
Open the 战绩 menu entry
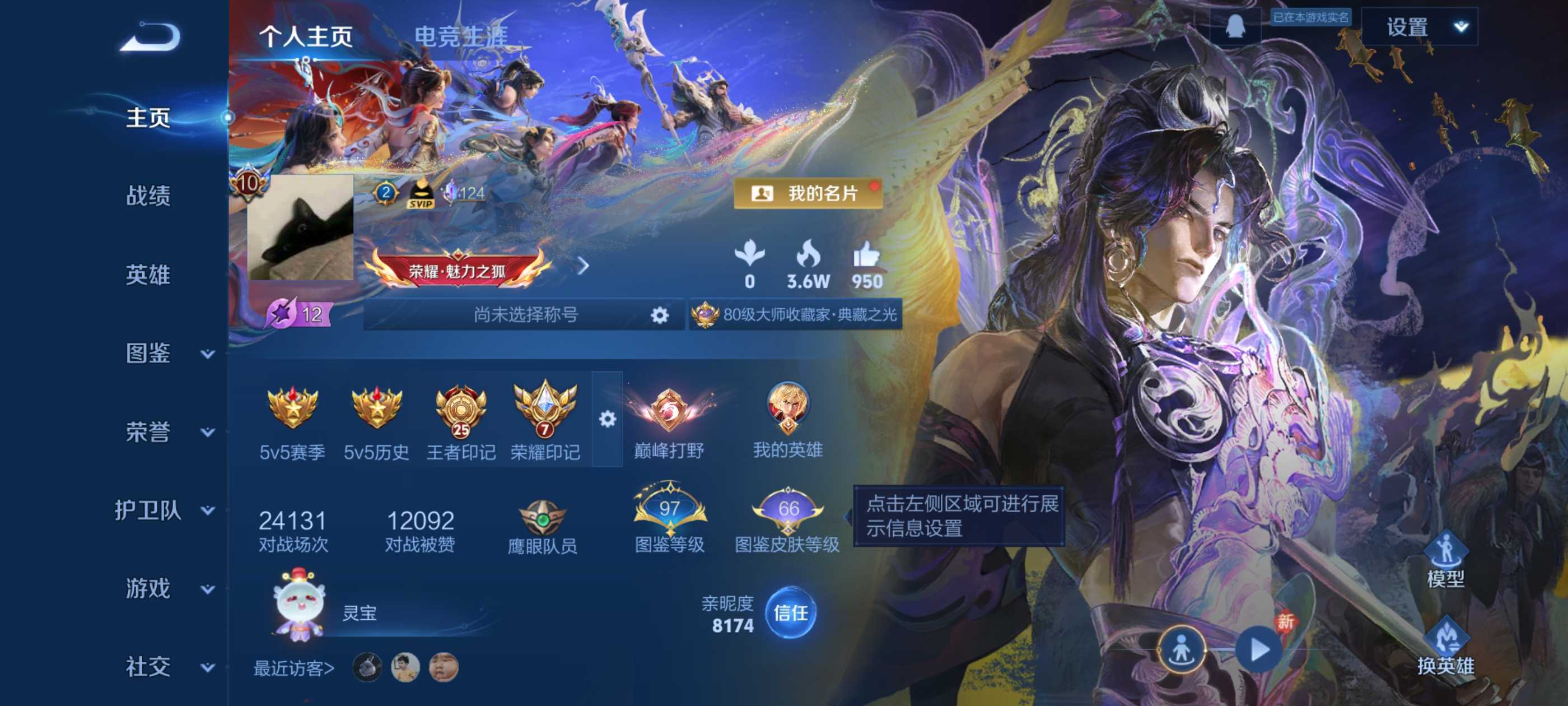[x=148, y=196]
